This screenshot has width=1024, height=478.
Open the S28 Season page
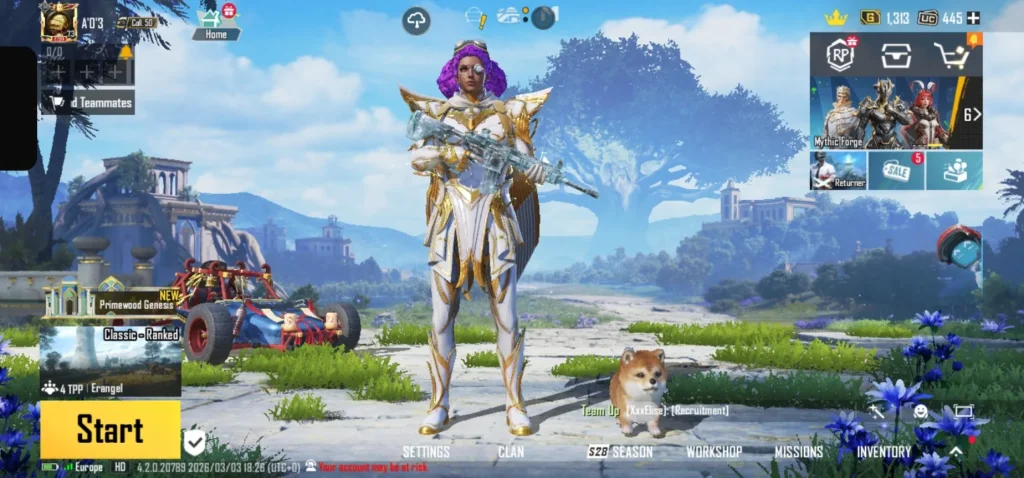[x=620, y=452]
